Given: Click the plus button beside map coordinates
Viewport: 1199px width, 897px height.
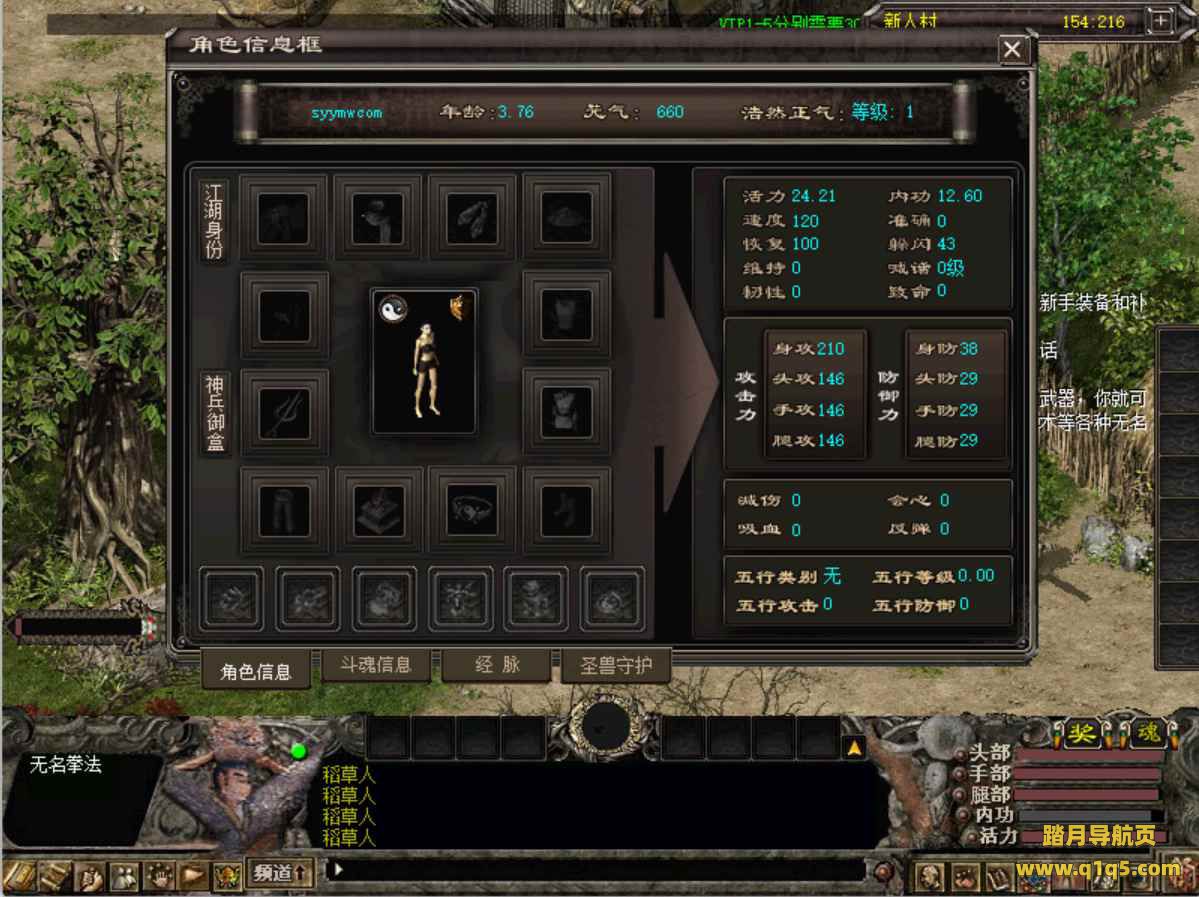Looking at the screenshot, I should click(x=1161, y=21).
